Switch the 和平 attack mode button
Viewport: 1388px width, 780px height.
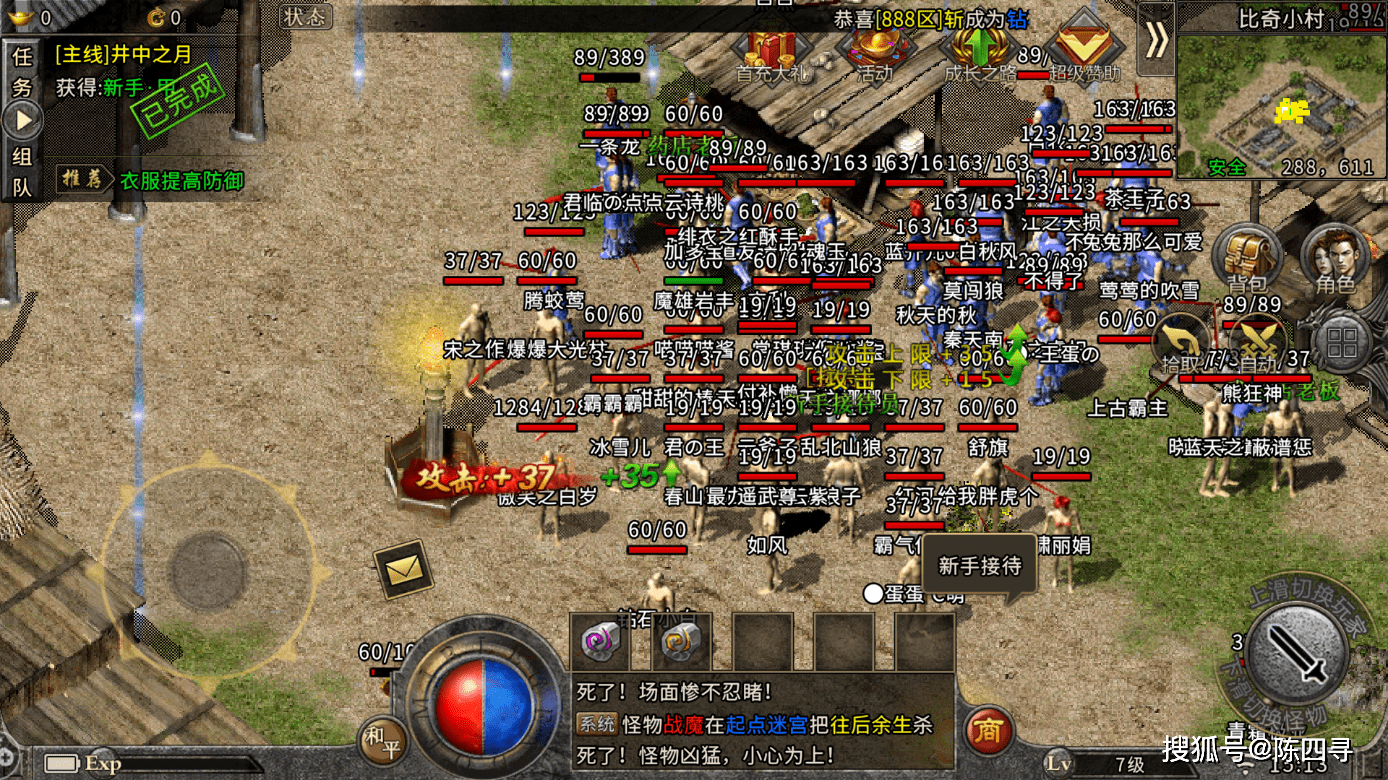pos(382,740)
